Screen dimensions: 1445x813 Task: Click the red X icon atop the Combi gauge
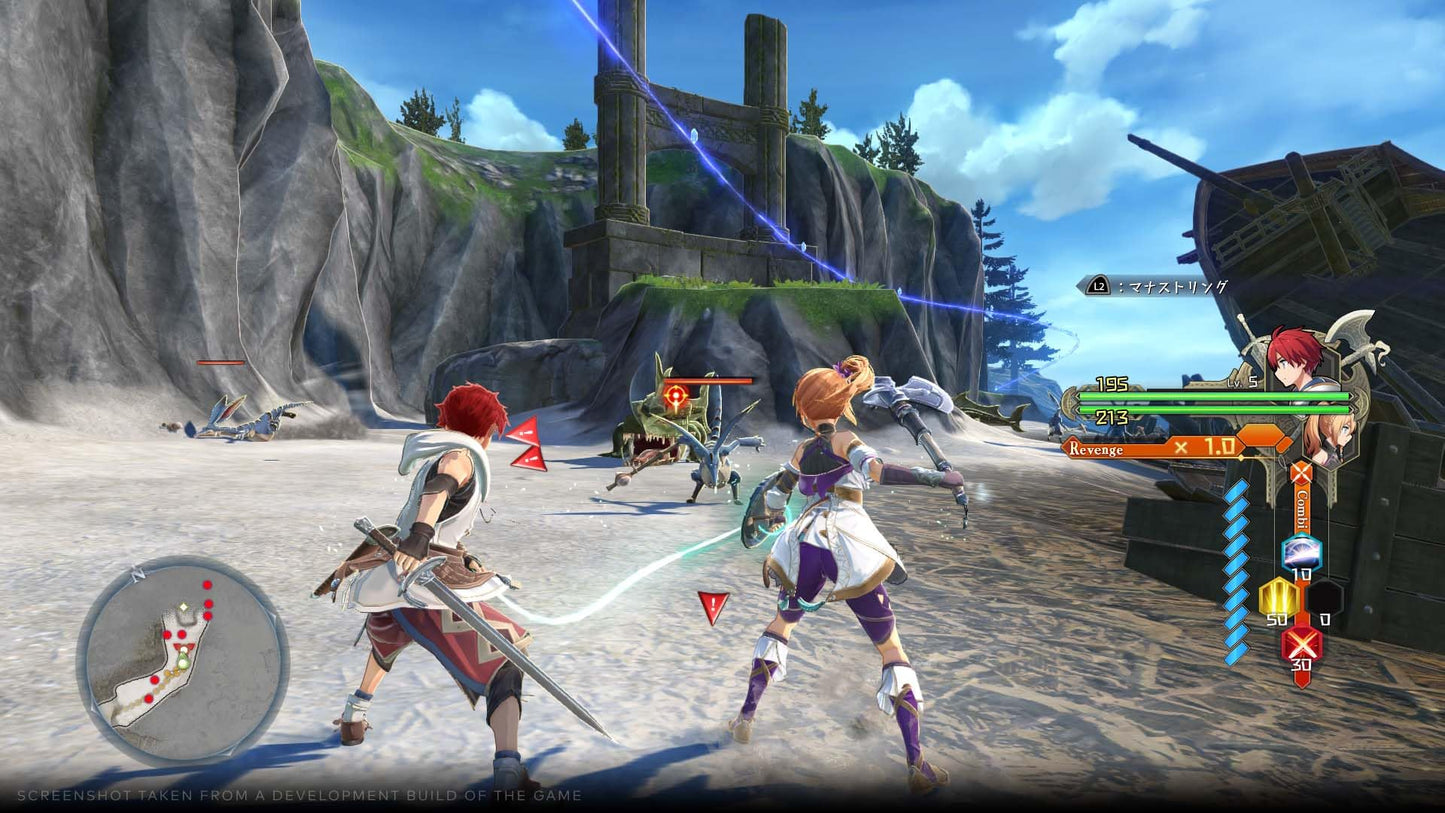tap(1301, 471)
